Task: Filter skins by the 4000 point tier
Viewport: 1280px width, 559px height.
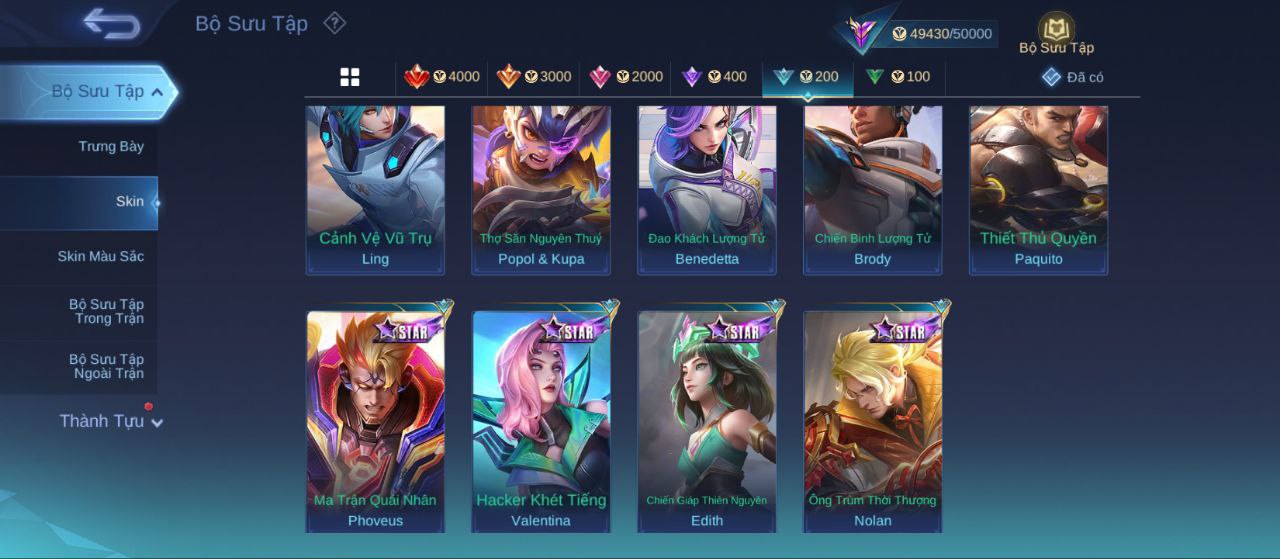Action: 442,77
